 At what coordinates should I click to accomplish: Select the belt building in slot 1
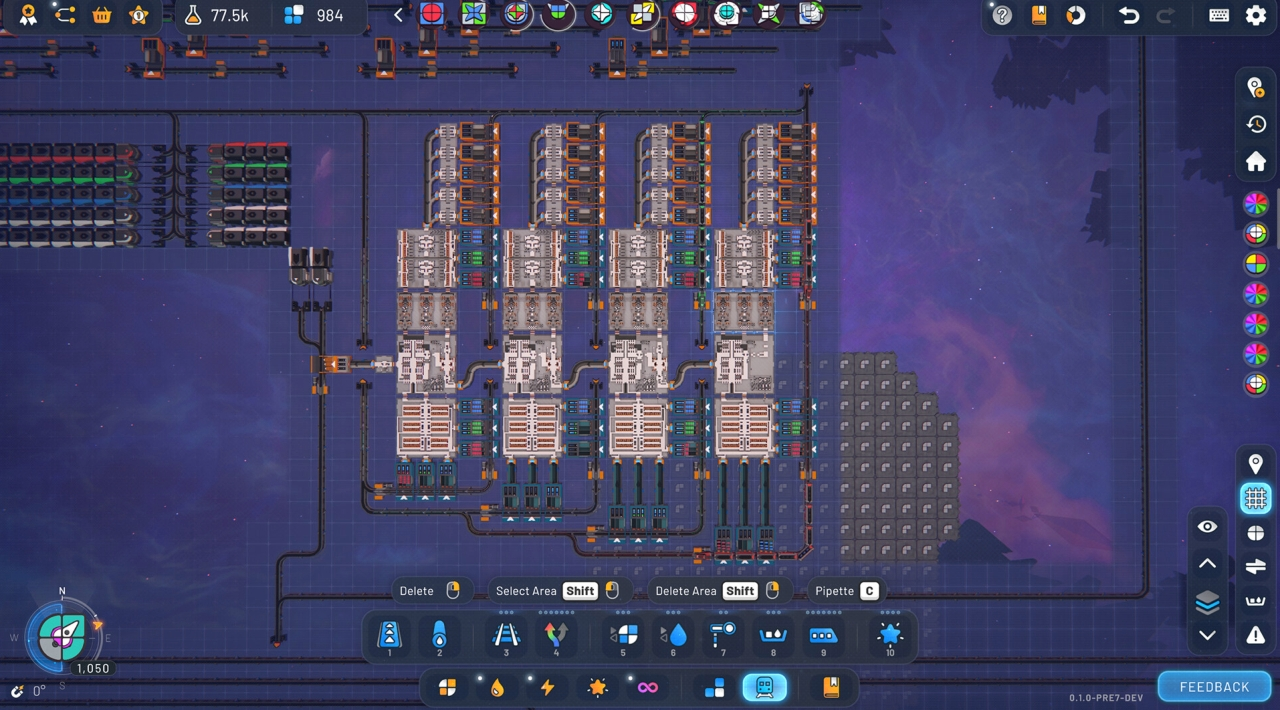[389, 635]
